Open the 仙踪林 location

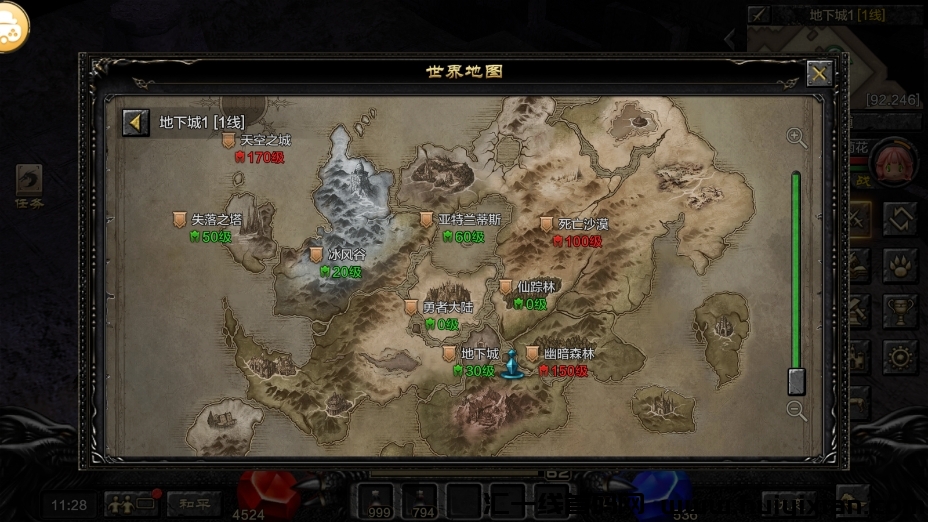(506, 288)
